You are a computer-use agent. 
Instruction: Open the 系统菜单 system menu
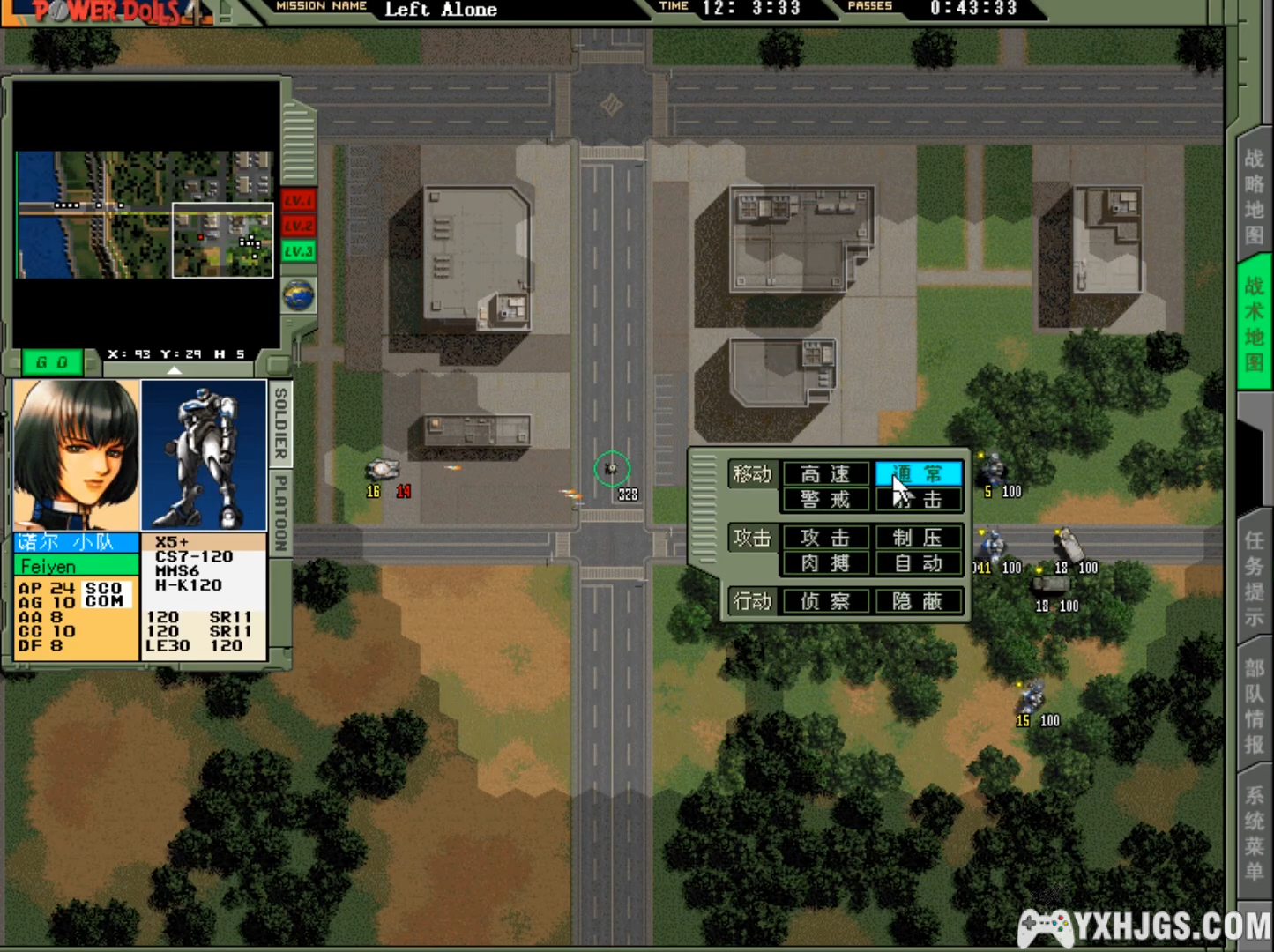(1254, 833)
